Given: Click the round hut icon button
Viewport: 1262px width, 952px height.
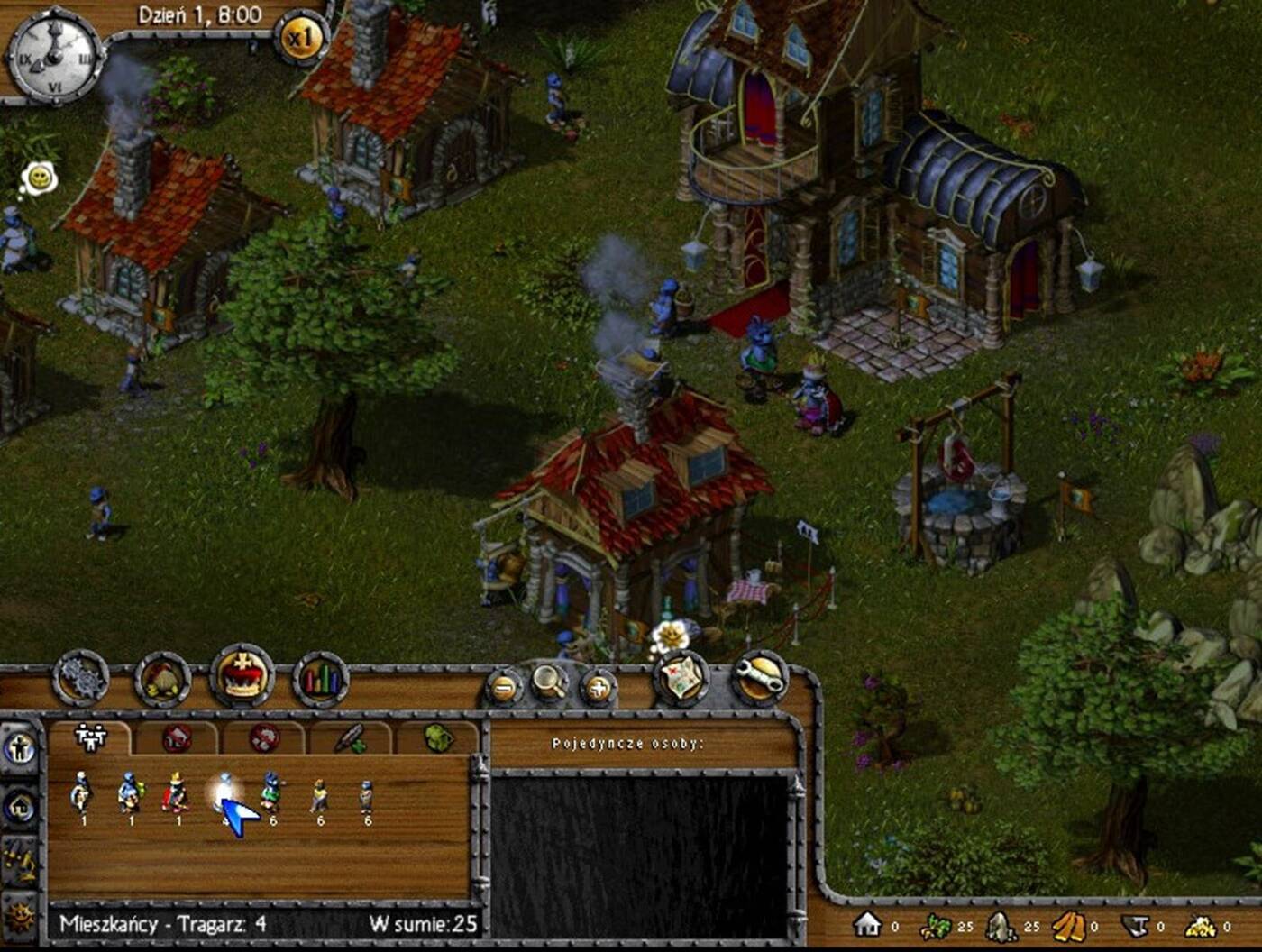Looking at the screenshot, I should point(163,680).
